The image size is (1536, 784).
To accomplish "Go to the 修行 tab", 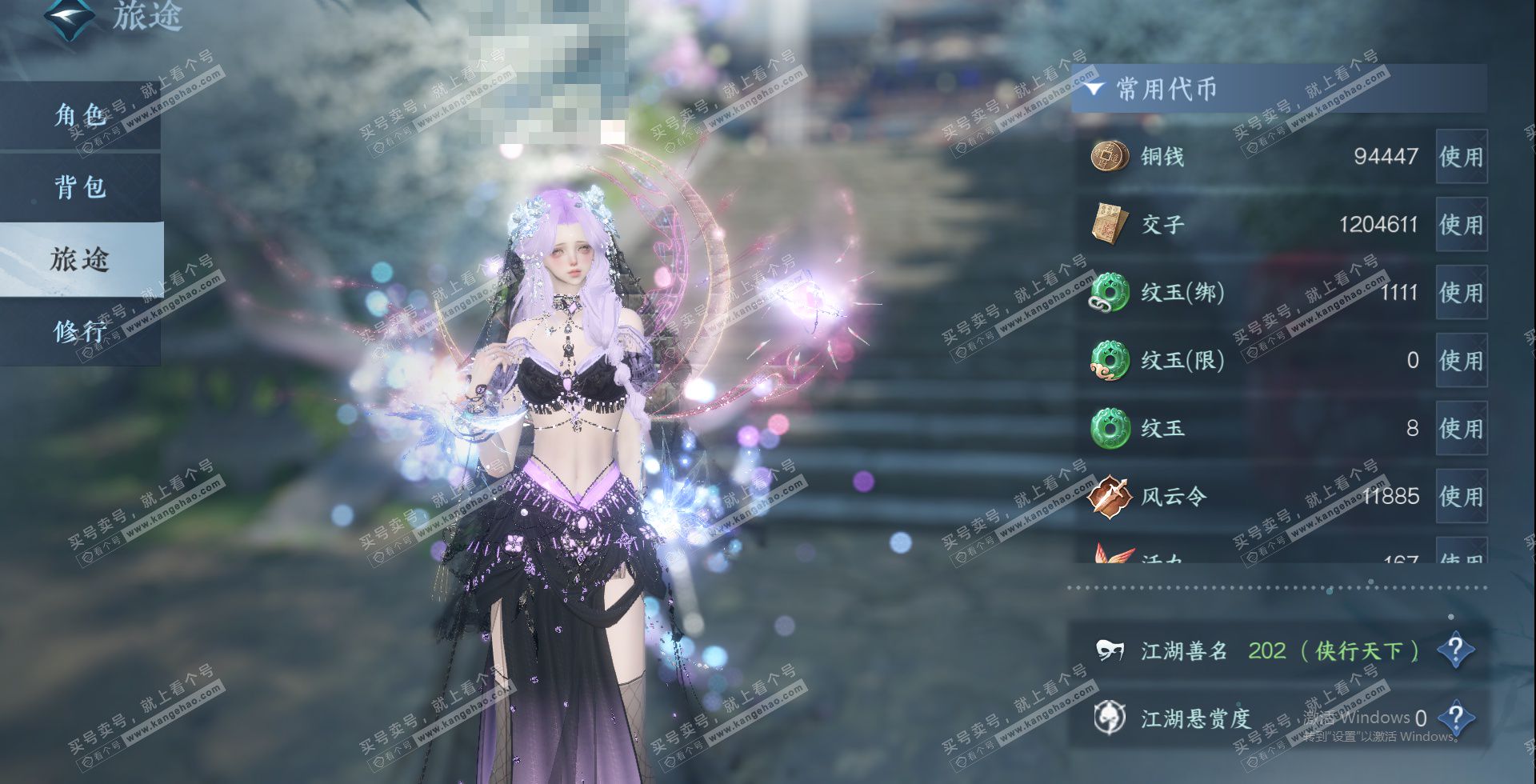I will [x=80, y=330].
